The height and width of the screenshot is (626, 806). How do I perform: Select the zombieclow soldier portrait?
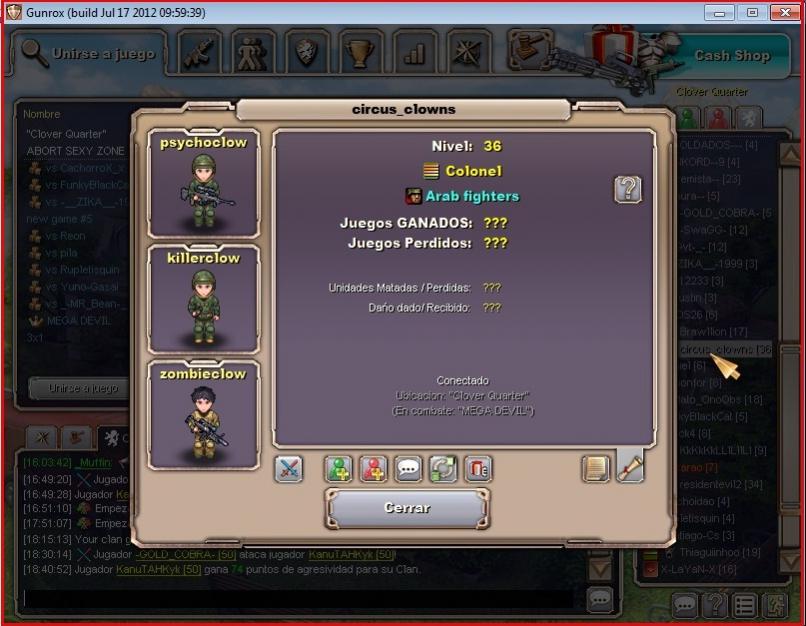pyautogui.click(x=204, y=414)
